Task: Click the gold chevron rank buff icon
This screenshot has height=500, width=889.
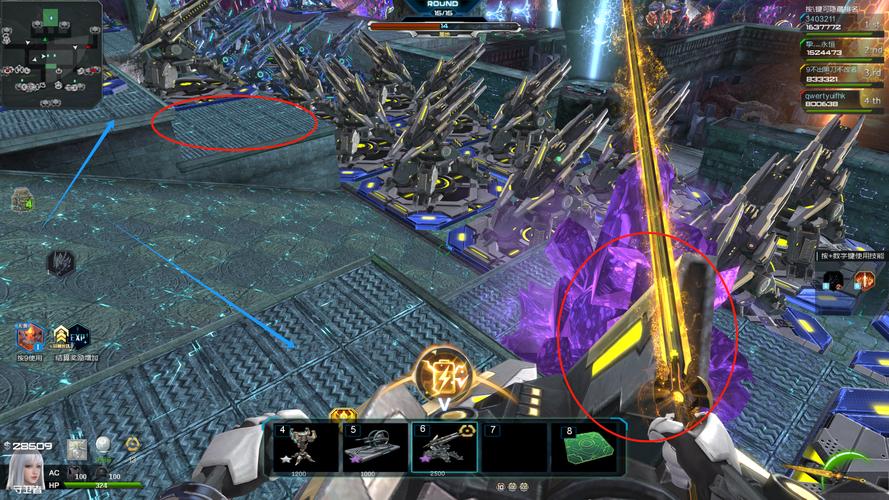Action: pos(60,337)
